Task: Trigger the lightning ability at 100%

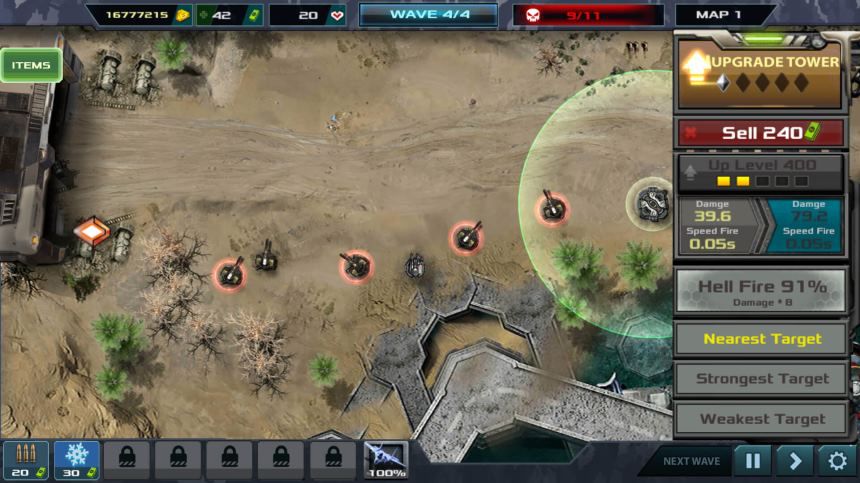Action: (x=385, y=460)
